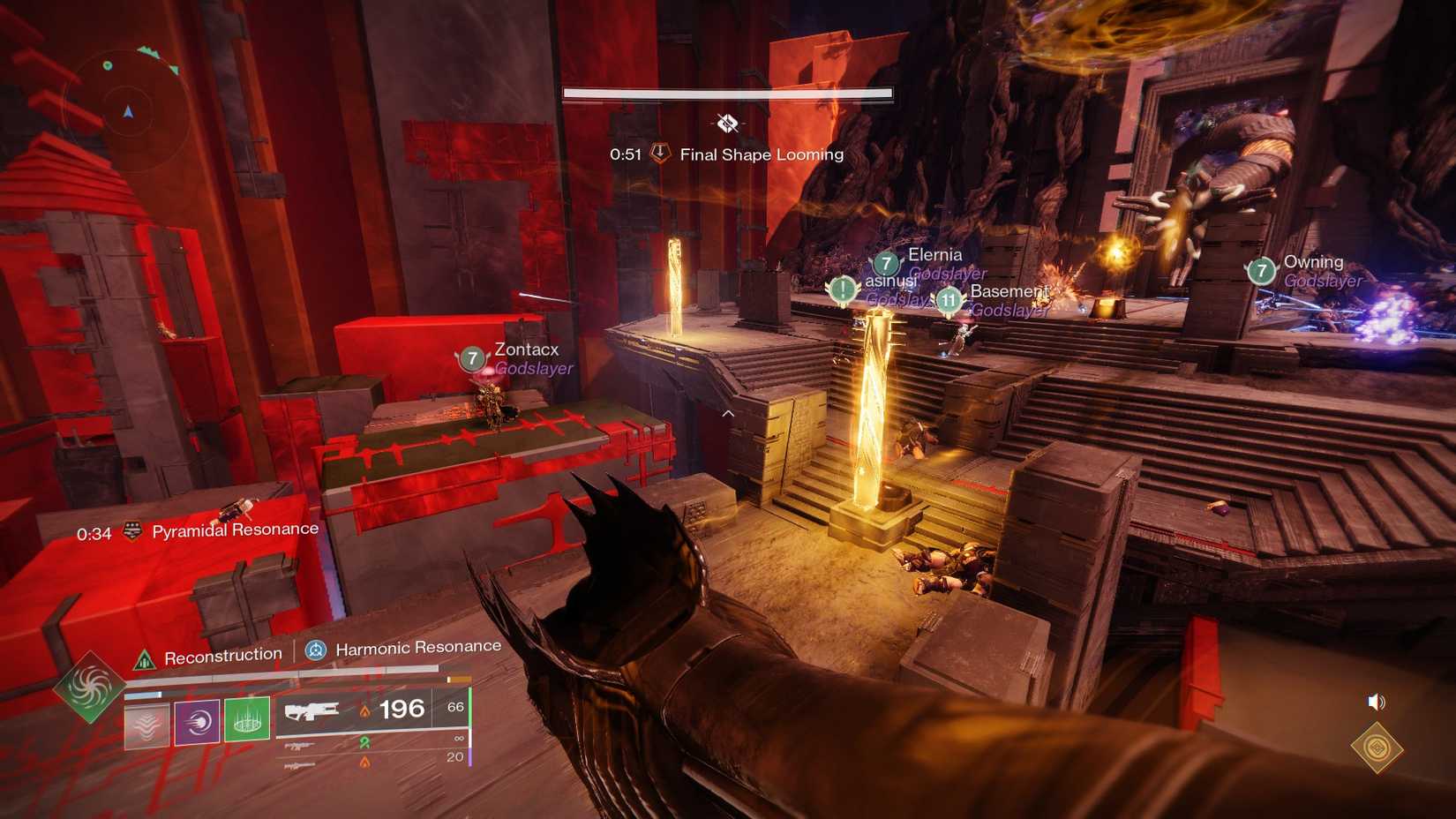Viewport: 1456px width, 819px height.
Task: Click the Reconstruction buff icon
Action: [x=144, y=654]
